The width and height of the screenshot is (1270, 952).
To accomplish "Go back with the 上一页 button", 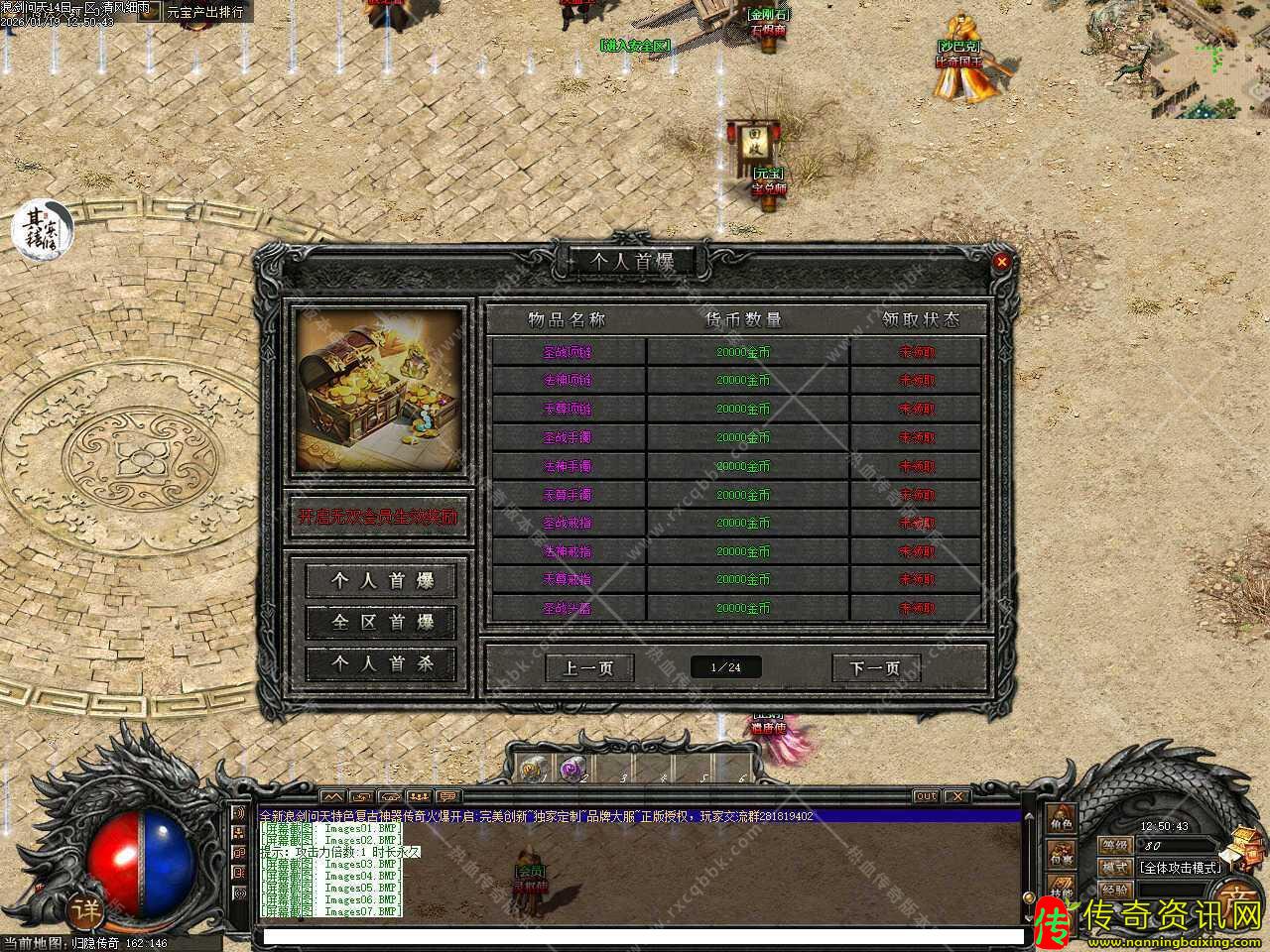I will pyautogui.click(x=588, y=667).
